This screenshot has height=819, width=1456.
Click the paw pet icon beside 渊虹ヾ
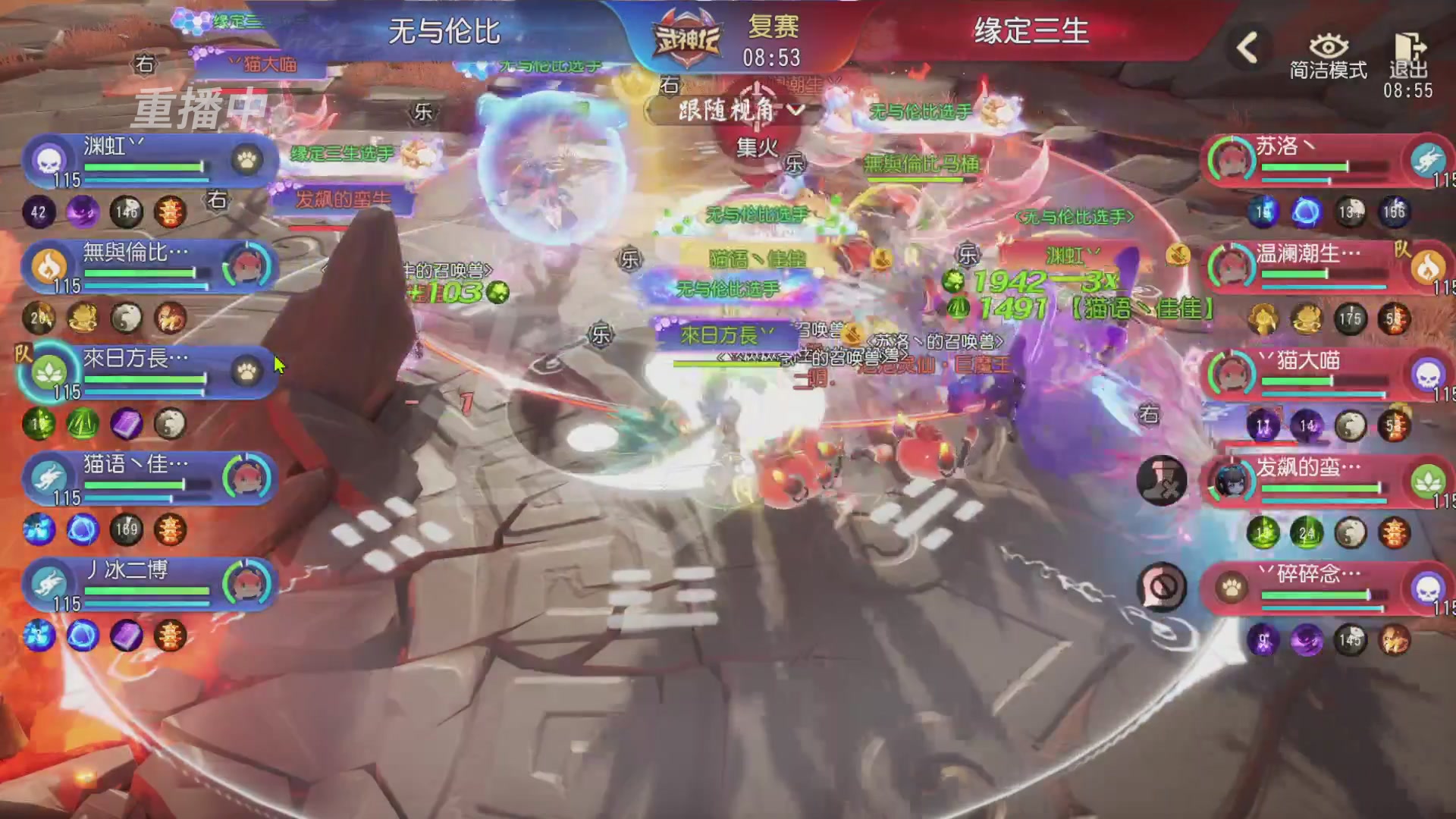(245, 162)
